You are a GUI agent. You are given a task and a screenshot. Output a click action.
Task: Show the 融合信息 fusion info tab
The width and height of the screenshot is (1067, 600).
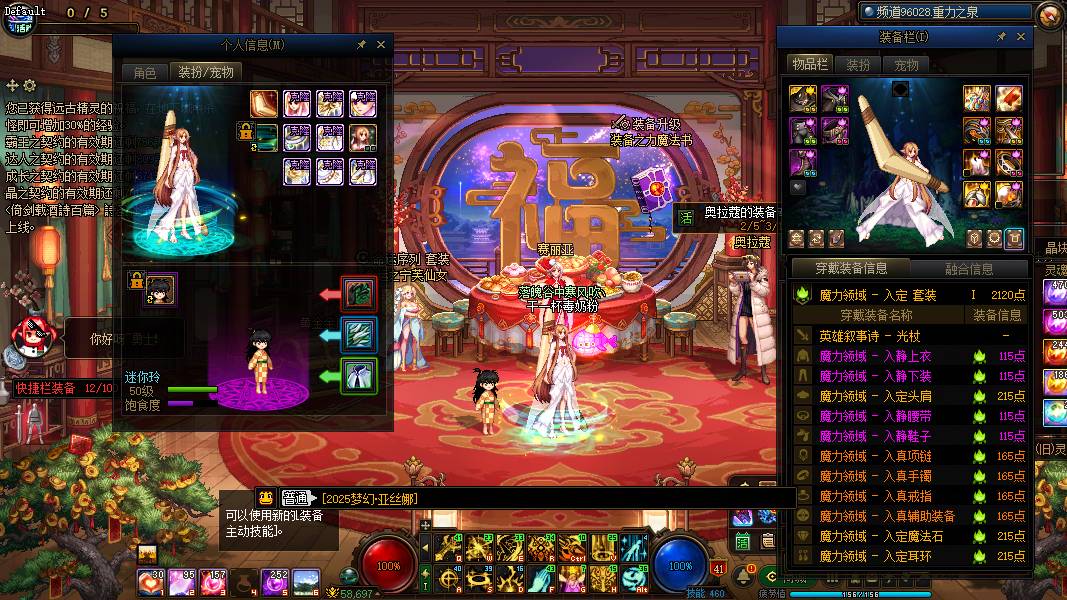969,268
